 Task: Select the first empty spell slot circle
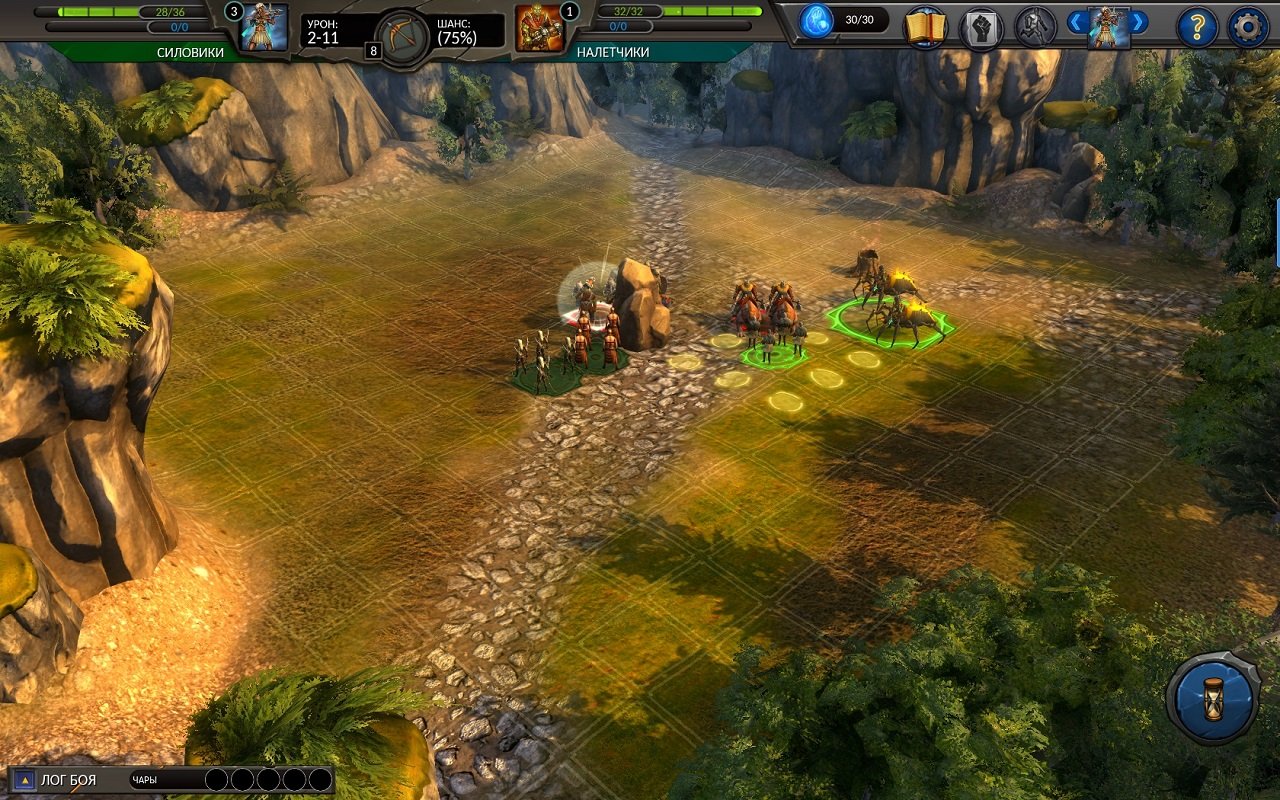(x=215, y=781)
